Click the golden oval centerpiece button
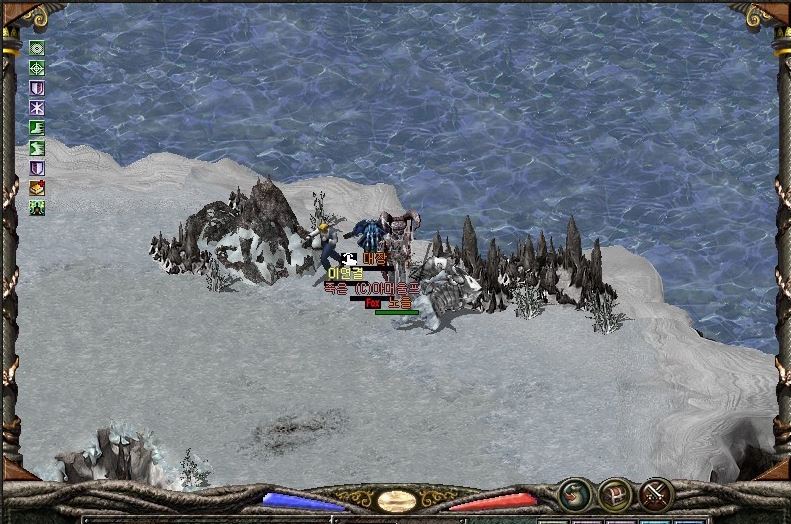The height and width of the screenshot is (524, 791). [397, 500]
